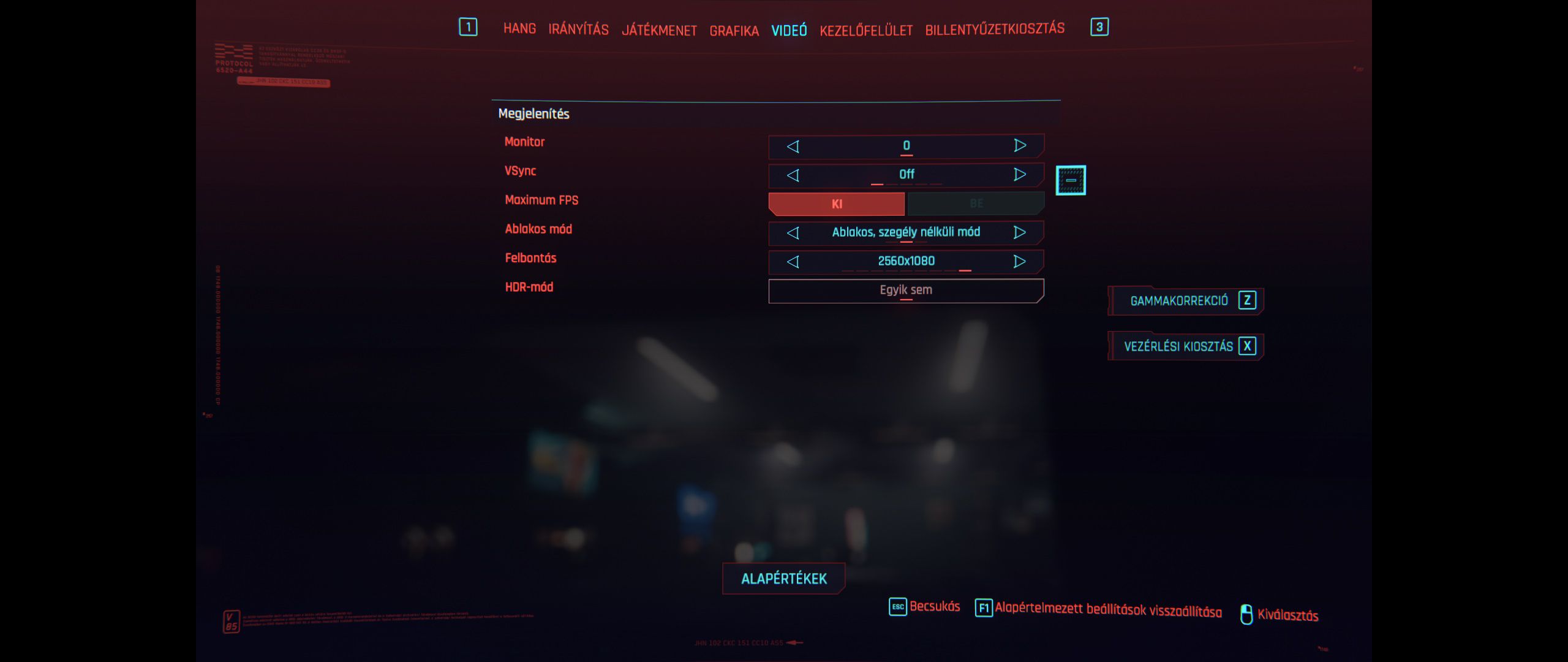
Task: Click right arrow to increase Monitor number
Action: point(1019,145)
